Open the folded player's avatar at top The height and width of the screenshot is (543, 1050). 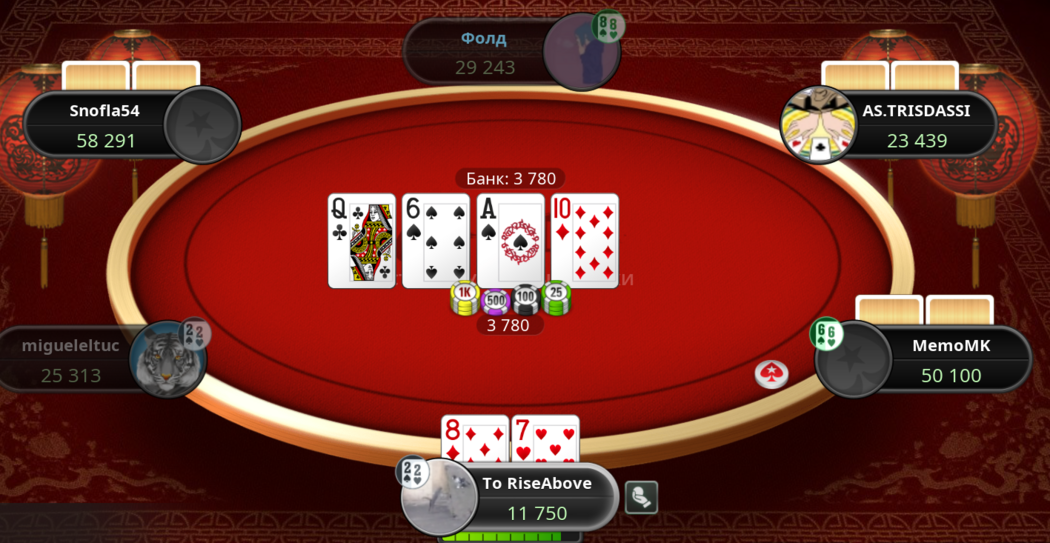pyautogui.click(x=580, y=52)
